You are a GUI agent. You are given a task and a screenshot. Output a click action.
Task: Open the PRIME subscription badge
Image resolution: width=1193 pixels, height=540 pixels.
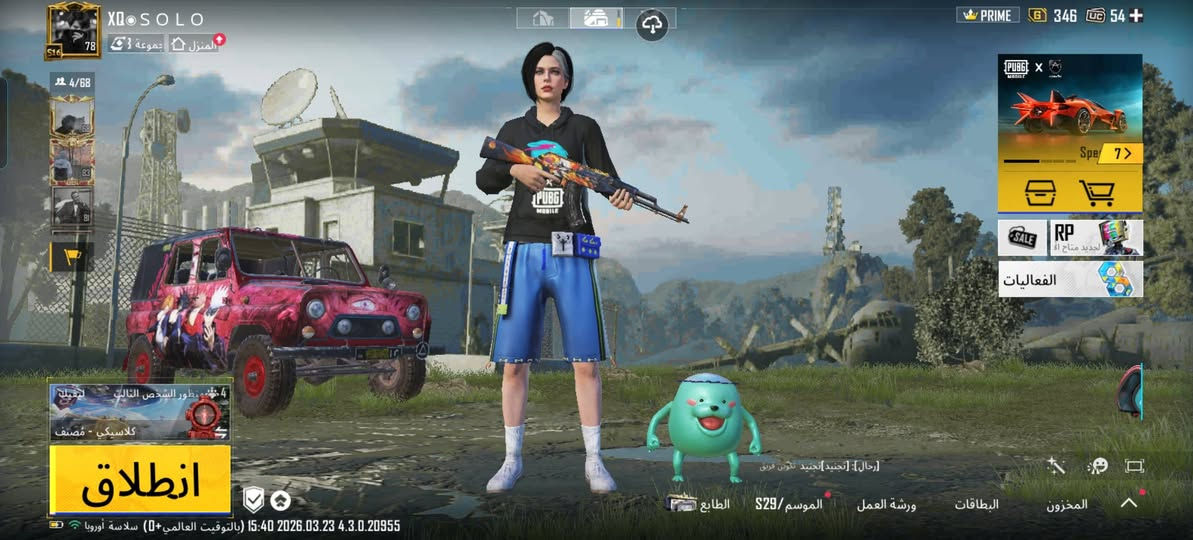pyautogui.click(x=987, y=15)
